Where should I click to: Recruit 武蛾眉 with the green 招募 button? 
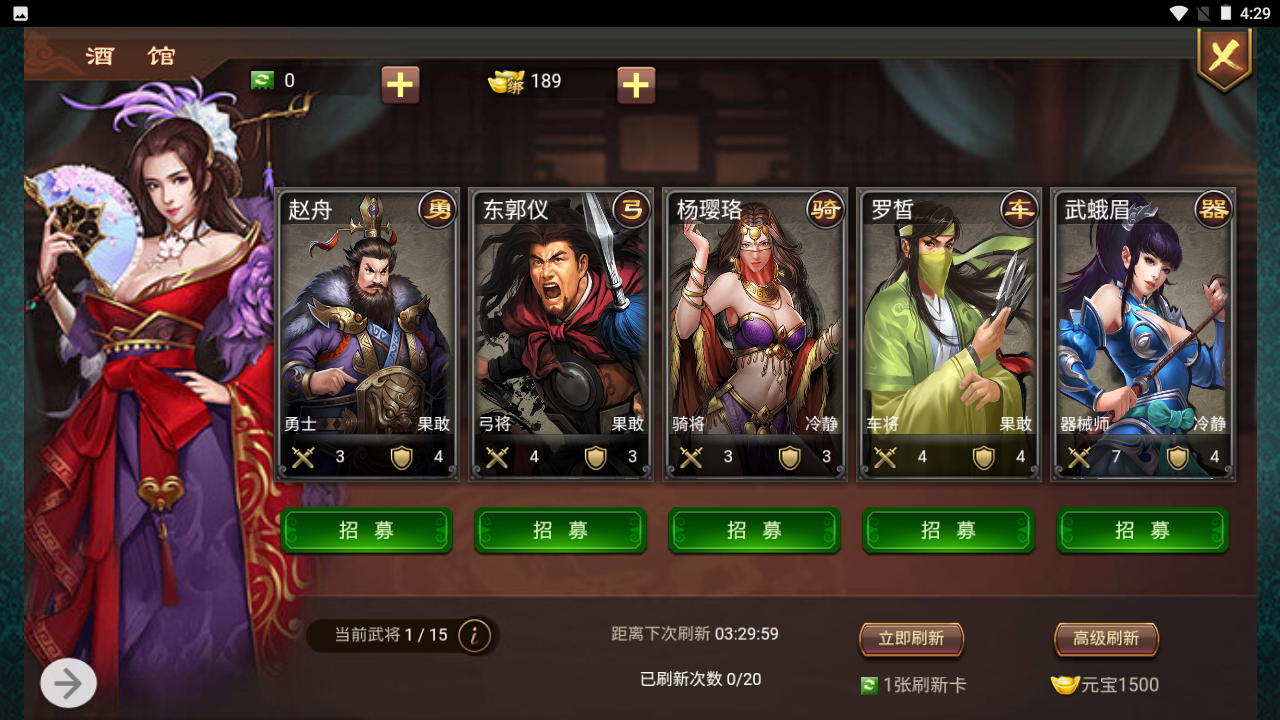1143,530
